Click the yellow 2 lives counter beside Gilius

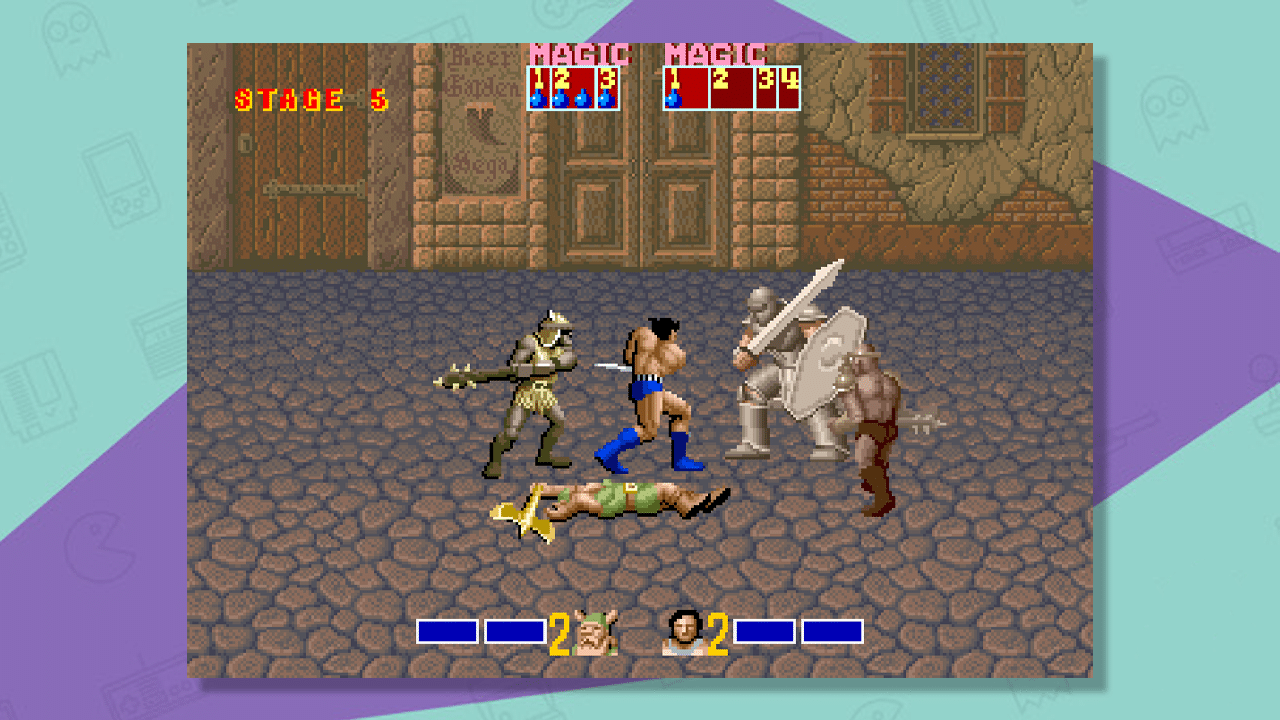[559, 632]
